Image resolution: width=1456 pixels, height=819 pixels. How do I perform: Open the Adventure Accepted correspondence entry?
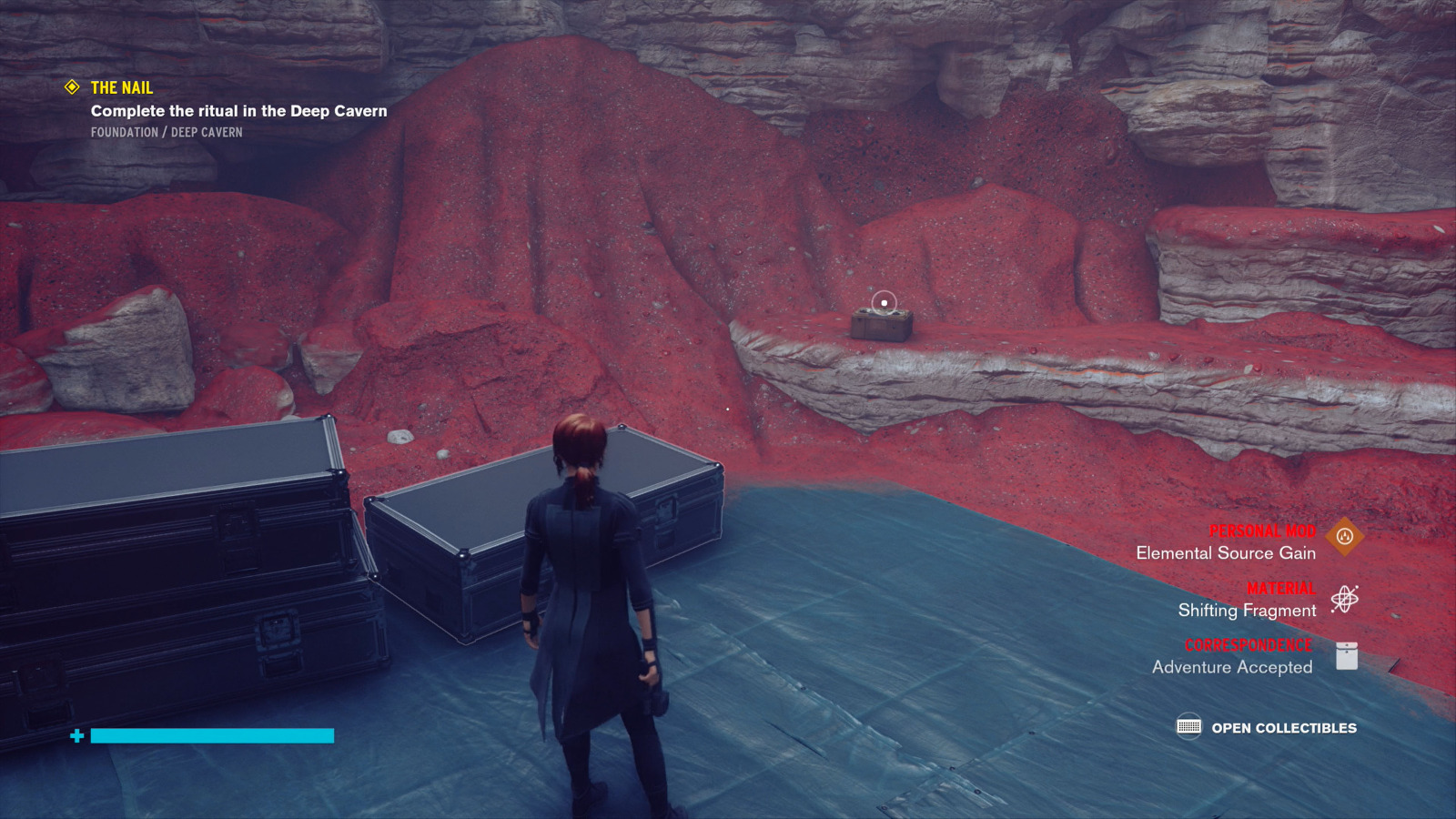(1232, 667)
